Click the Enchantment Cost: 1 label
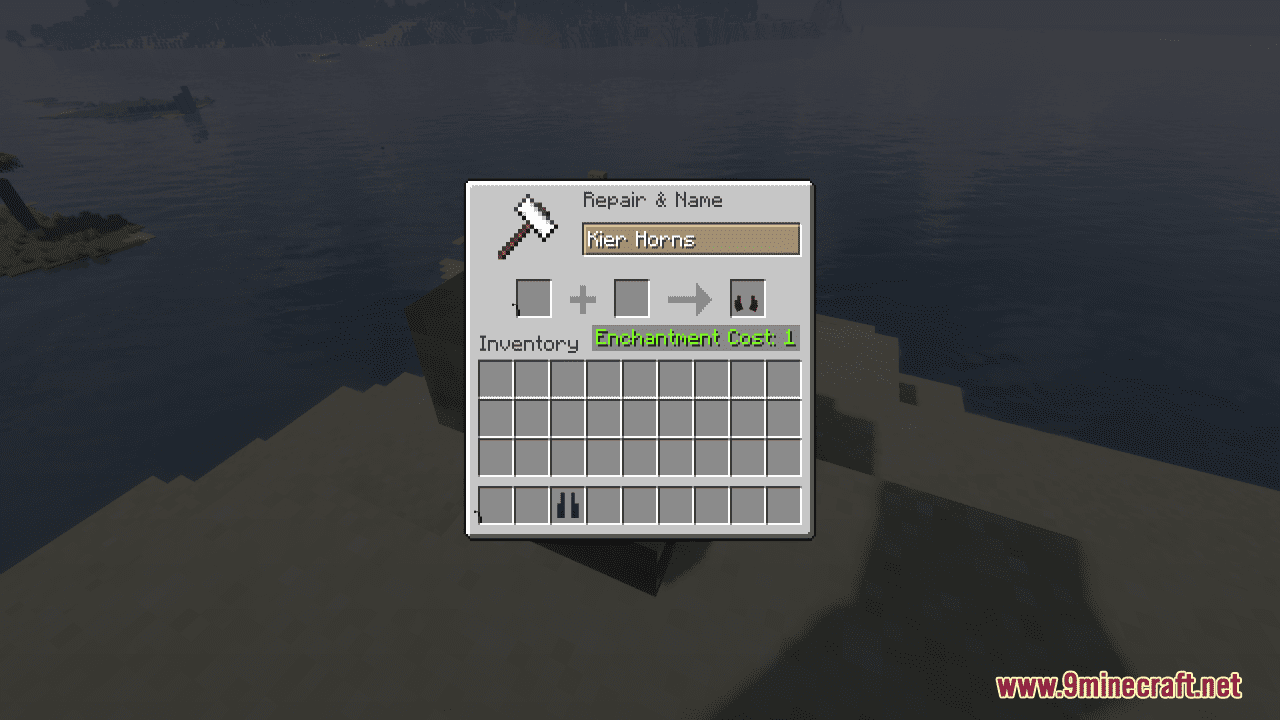The image size is (1280, 720). (x=694, y=338)
